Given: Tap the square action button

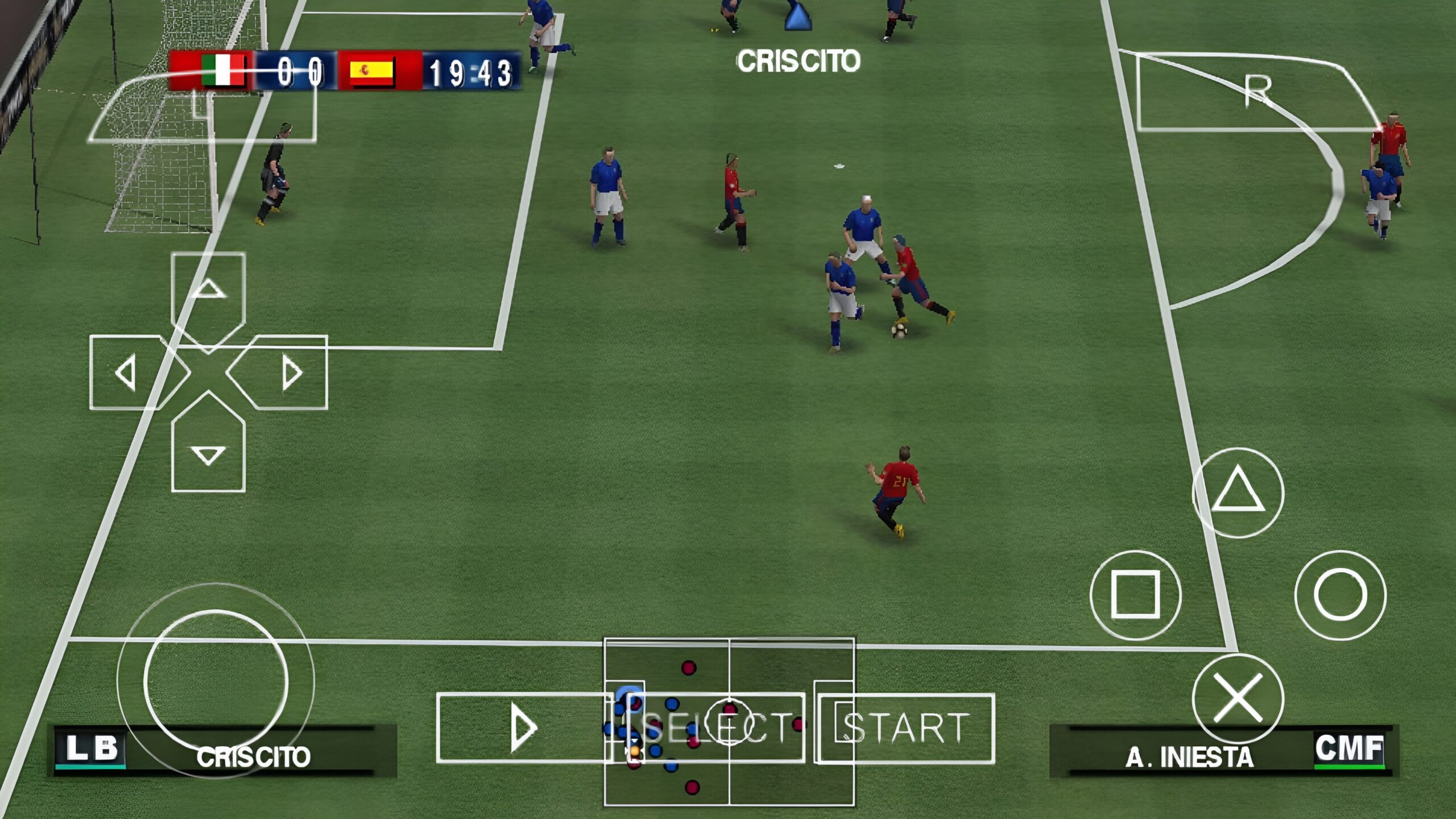Looking at the screenshot, I should [x=1135, y=595].
